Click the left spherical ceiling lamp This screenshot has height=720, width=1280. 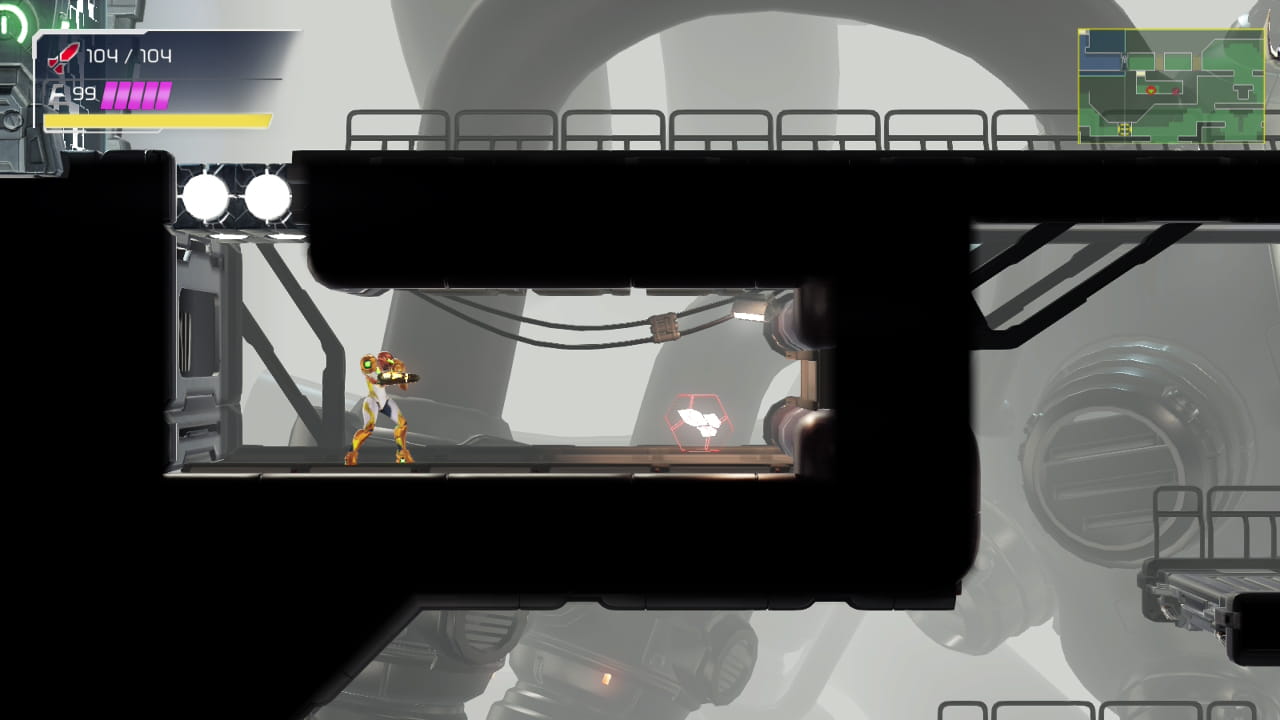203,196
